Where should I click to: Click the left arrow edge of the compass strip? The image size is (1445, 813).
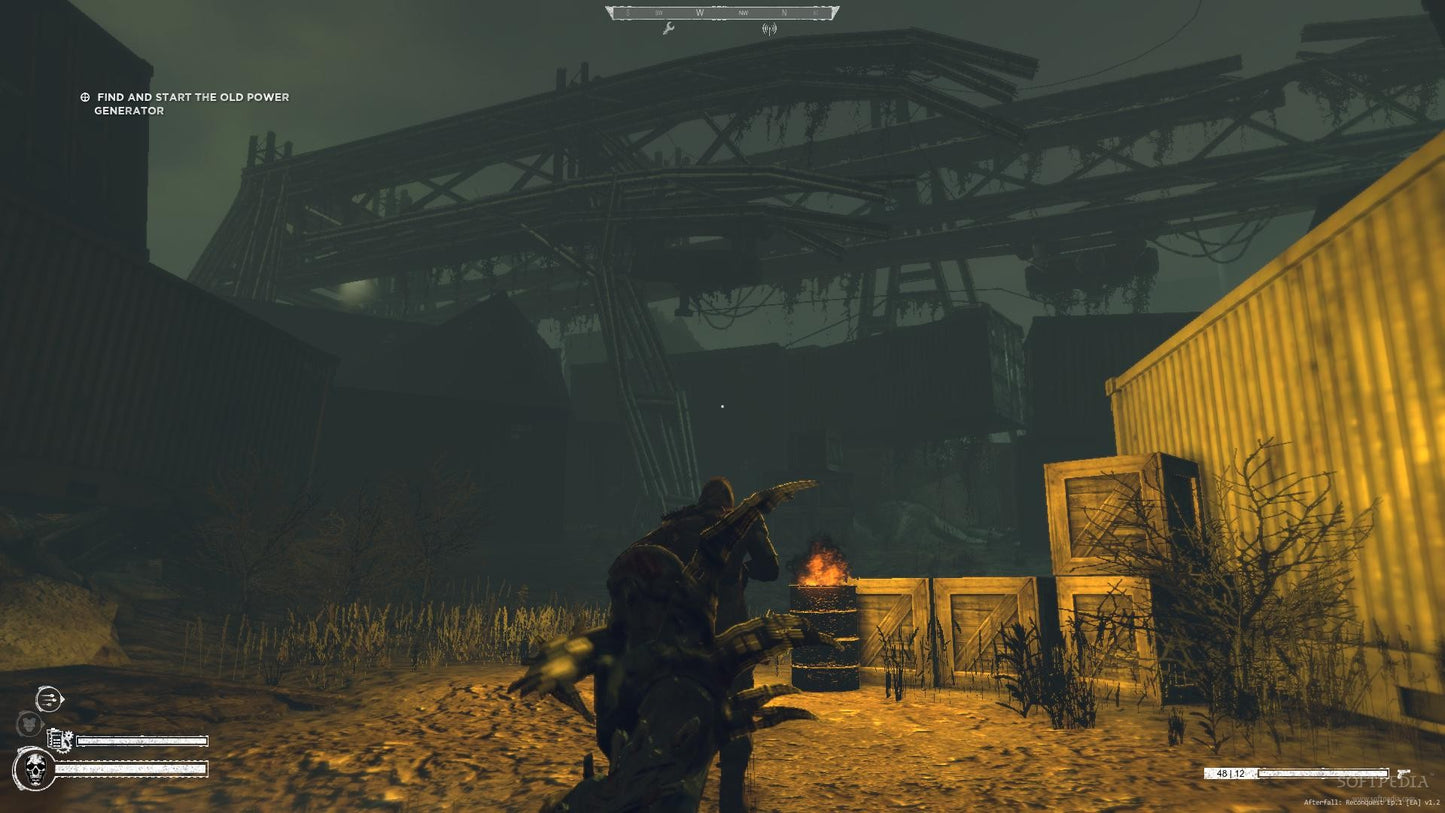pos(609,11)
